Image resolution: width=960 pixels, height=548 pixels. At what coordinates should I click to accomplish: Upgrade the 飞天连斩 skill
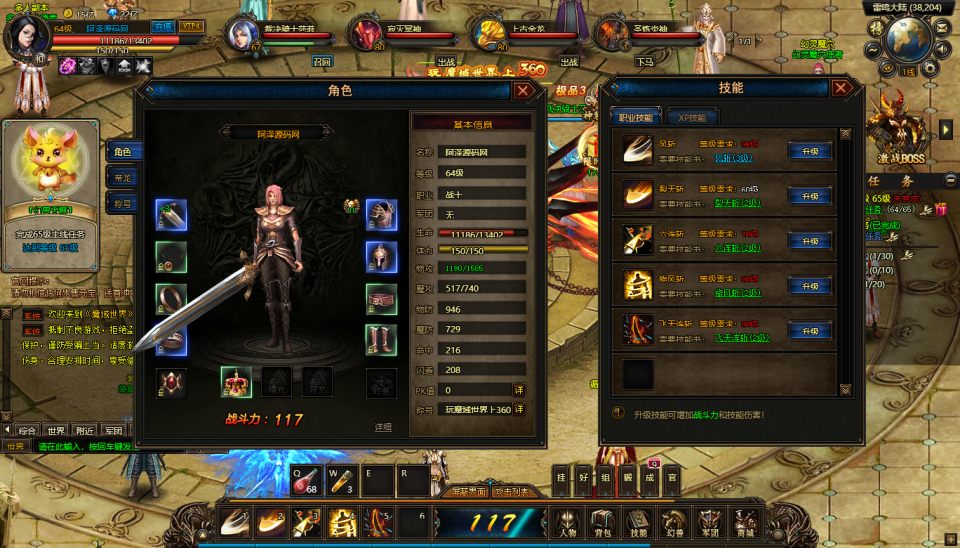pyautogui.click(x=809, y=331)
